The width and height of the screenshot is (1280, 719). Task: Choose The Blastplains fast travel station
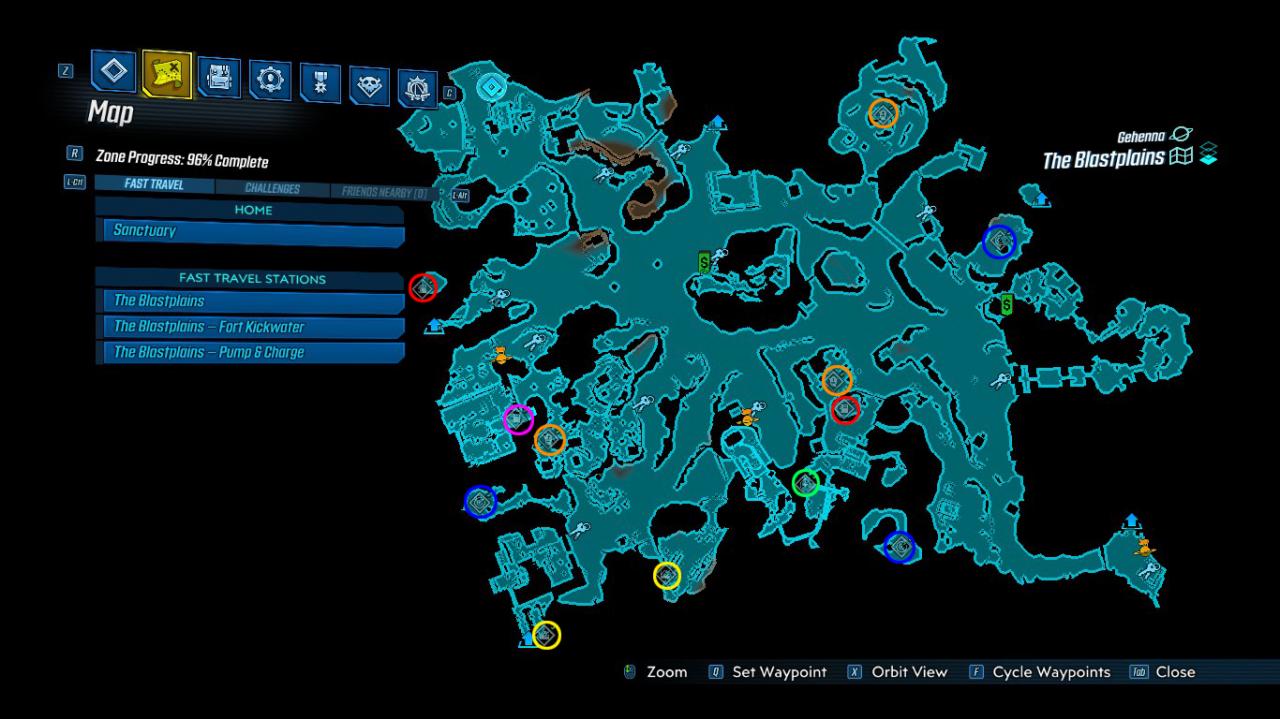250,301
